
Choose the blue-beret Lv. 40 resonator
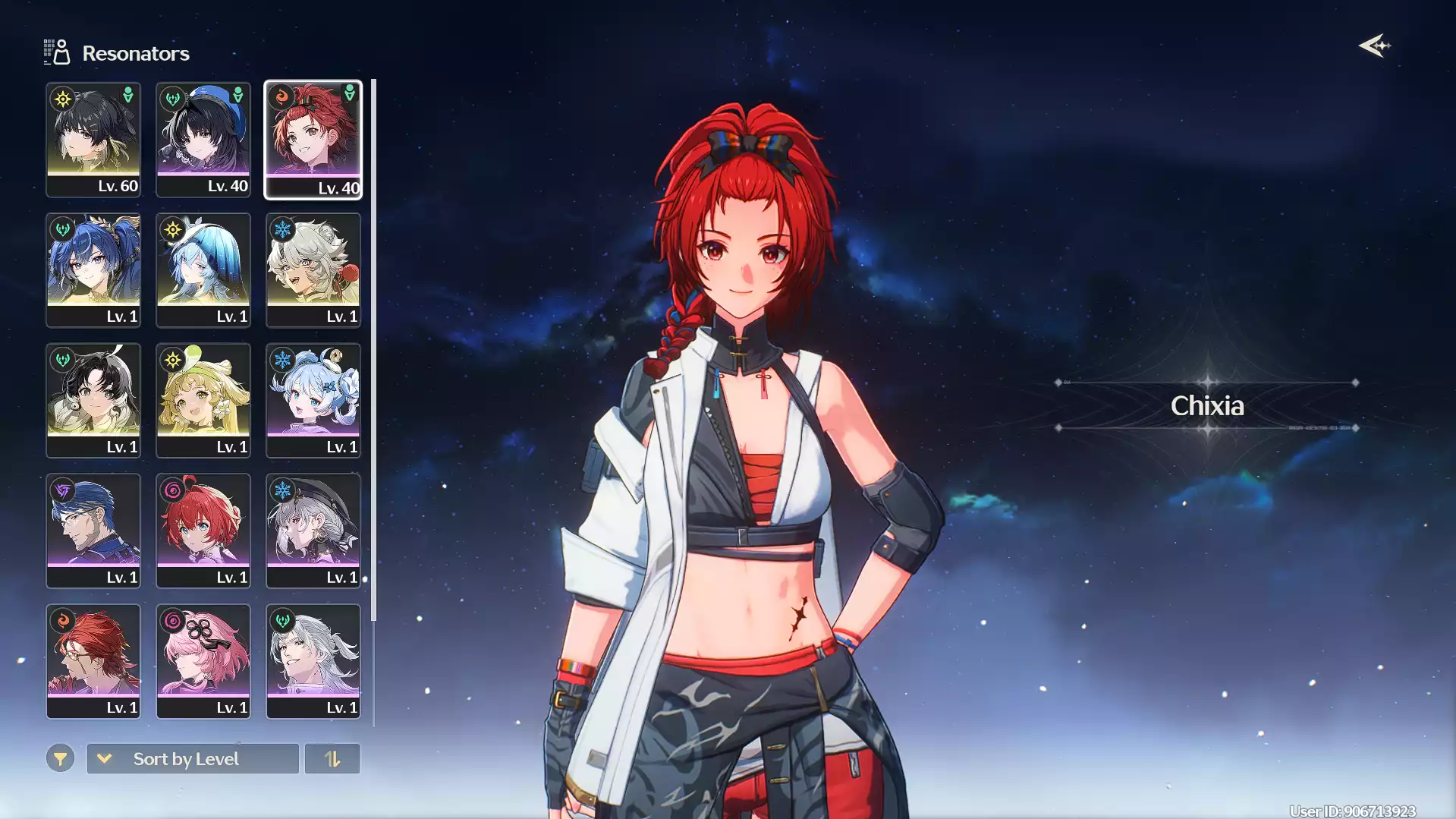pos(203,140)
